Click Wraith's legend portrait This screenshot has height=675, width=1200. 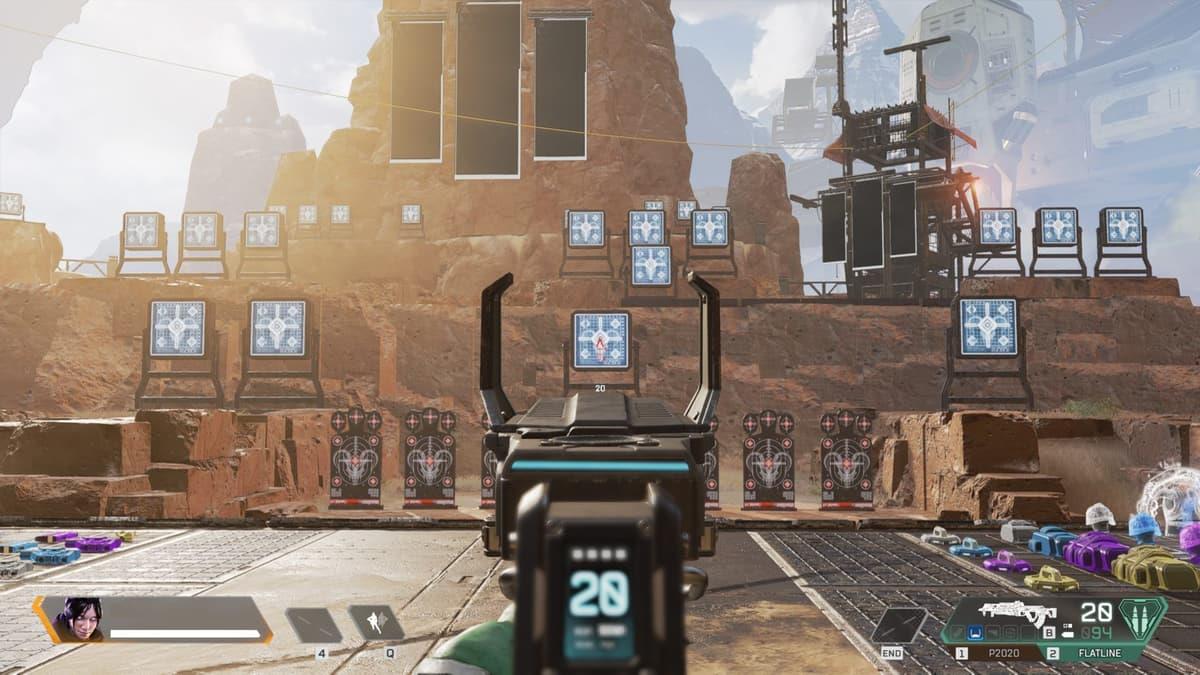tap(77, 620)
